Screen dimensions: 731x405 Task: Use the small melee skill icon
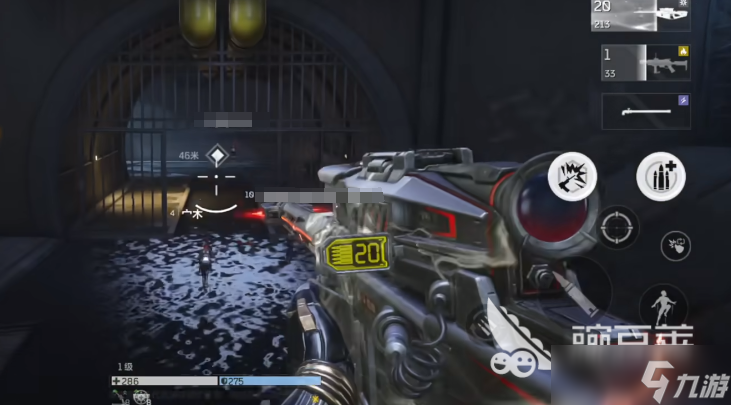[676, 245]
